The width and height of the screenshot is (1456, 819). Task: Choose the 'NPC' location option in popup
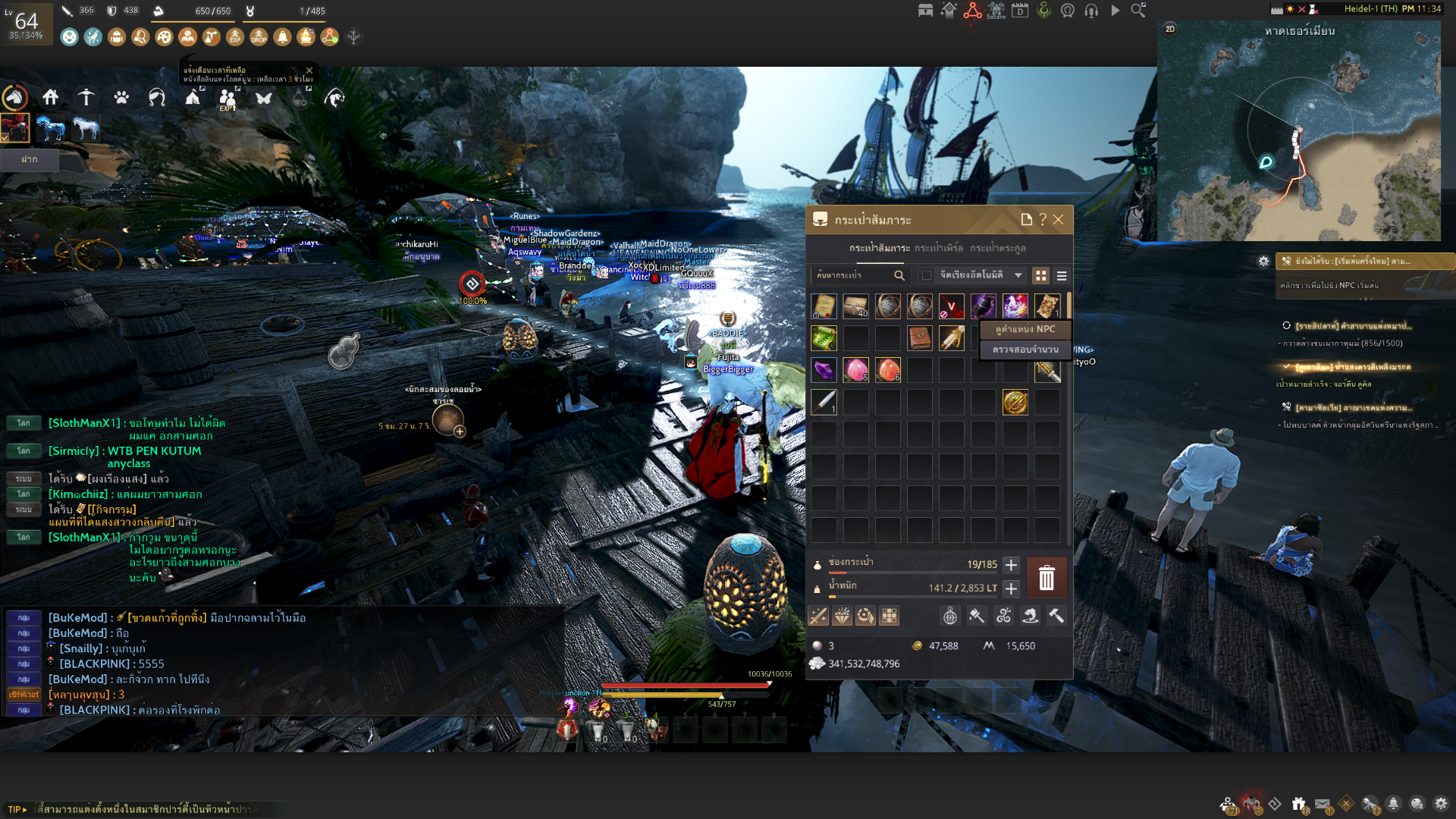pos(1025,329)
